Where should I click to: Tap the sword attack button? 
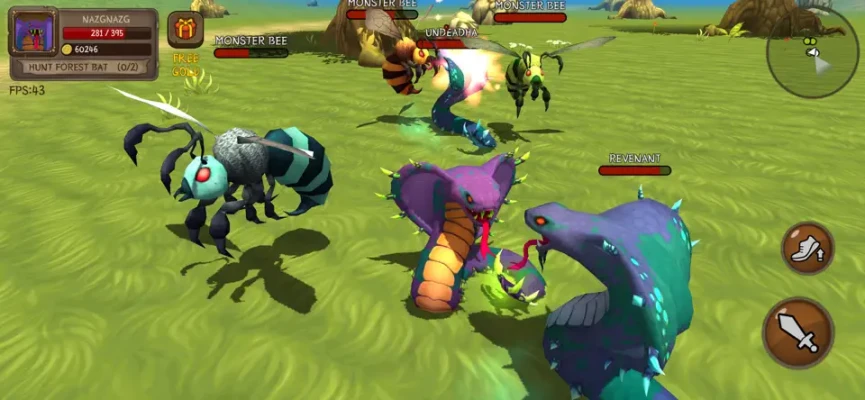(x=798, y=332)
